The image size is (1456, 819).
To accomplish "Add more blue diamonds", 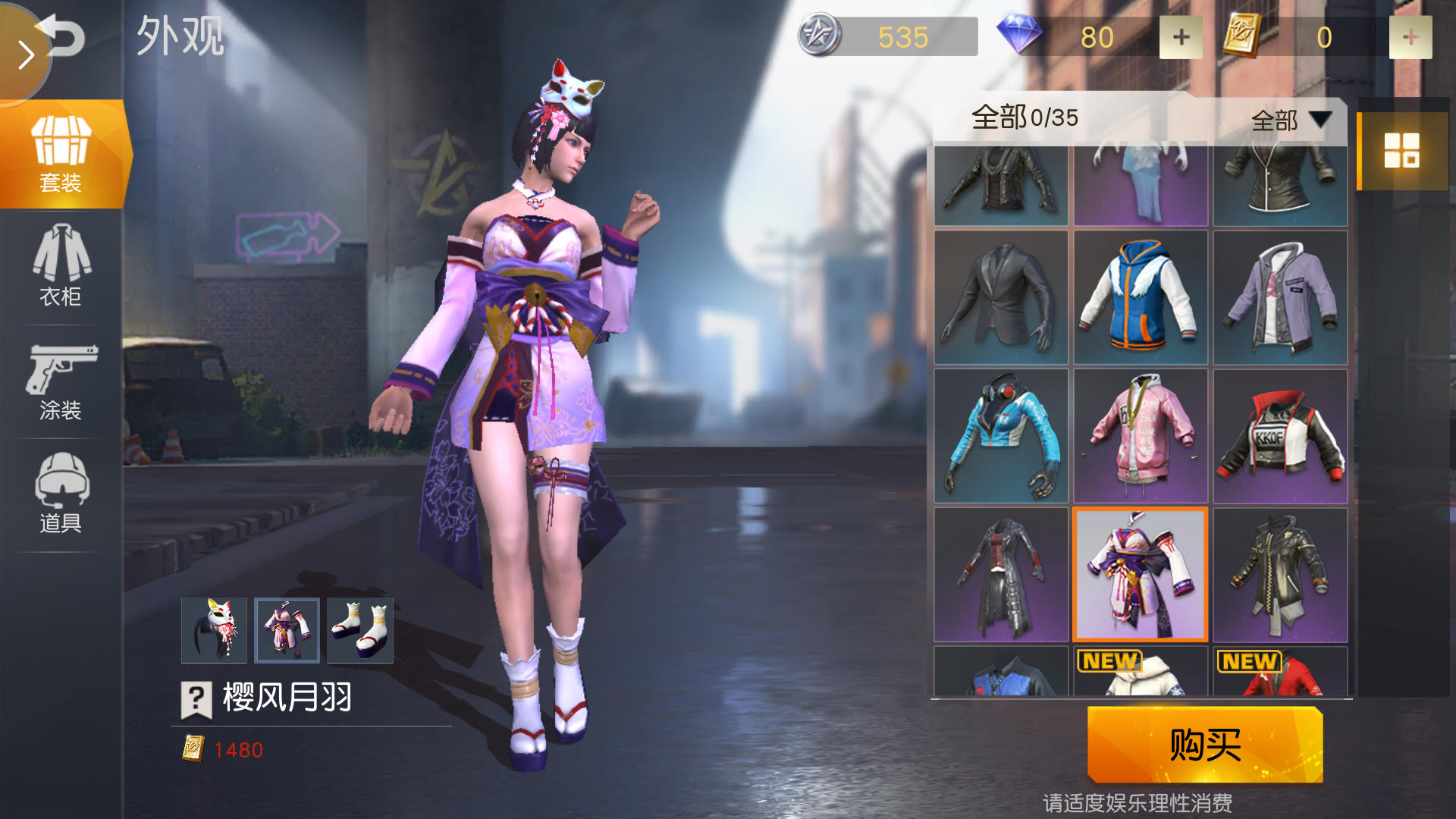I will 1181,37.
